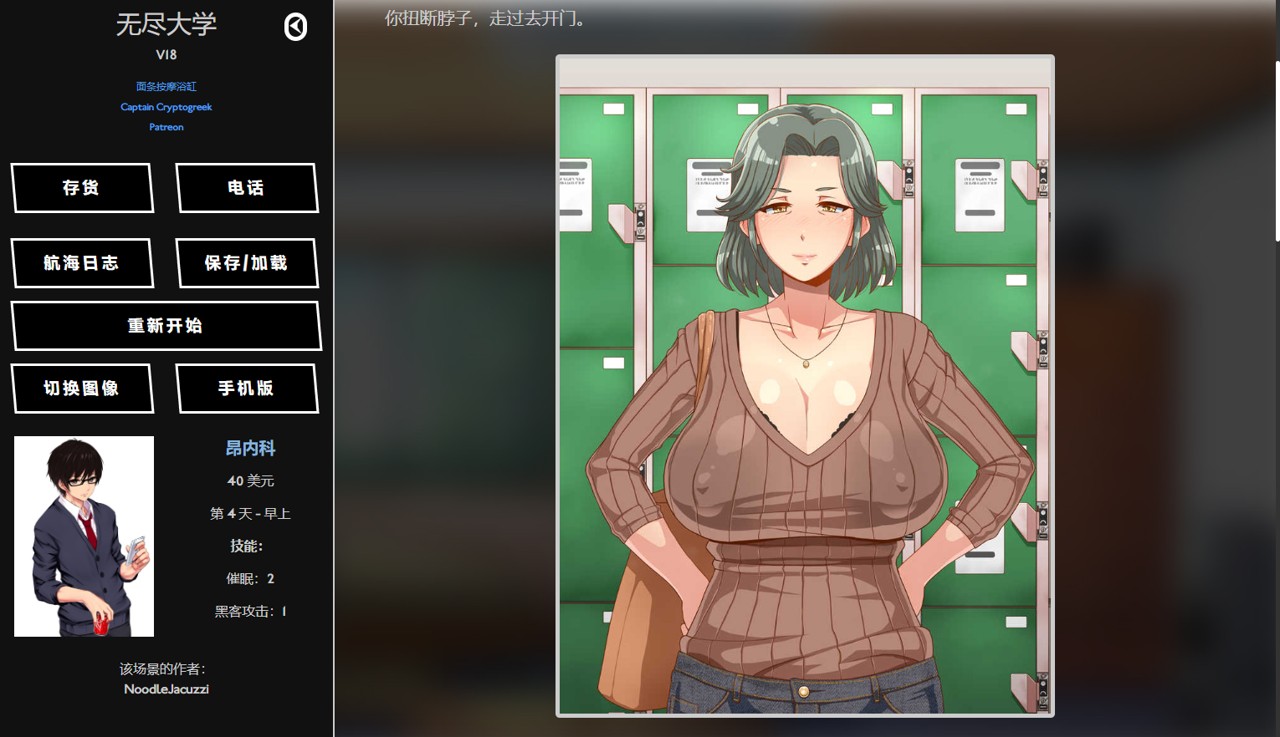Collapse the sidebar with the arrow icon
1280x737 pixels.
296,27
